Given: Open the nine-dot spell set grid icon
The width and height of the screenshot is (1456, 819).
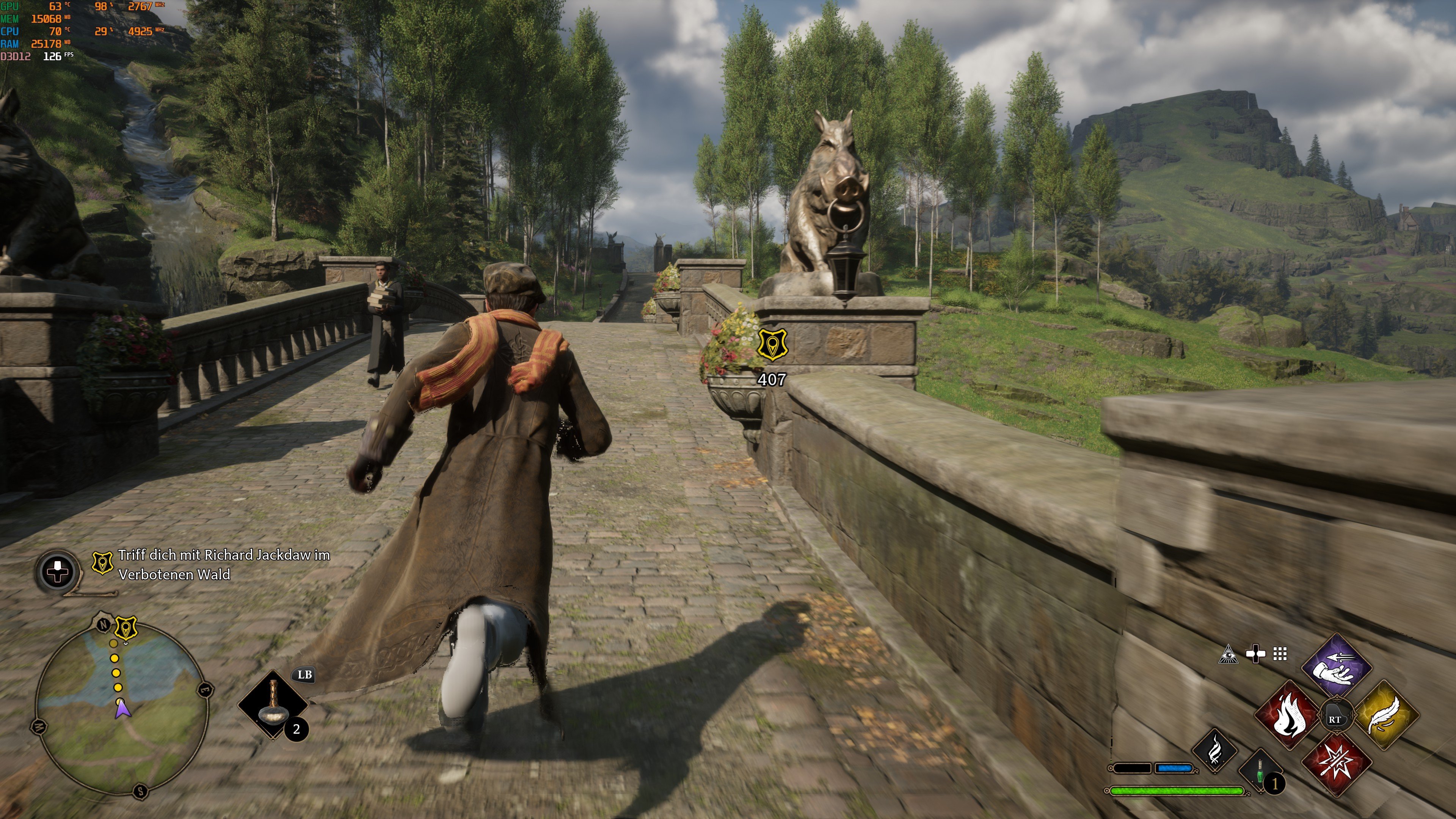Looking at the screenshot, I should (x=1280, y=654).
